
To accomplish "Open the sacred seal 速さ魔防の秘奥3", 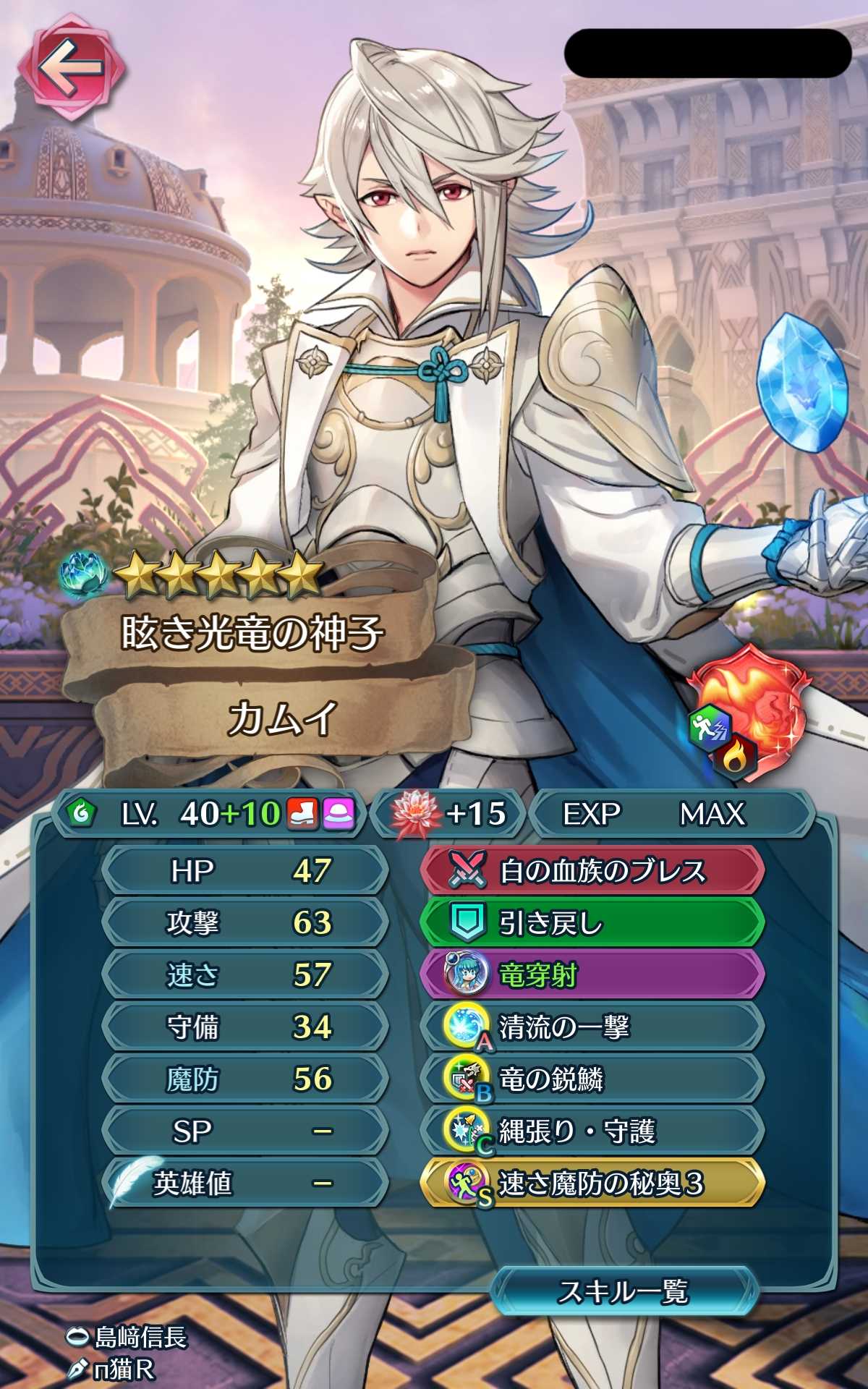I will (x=592, y=1184).
